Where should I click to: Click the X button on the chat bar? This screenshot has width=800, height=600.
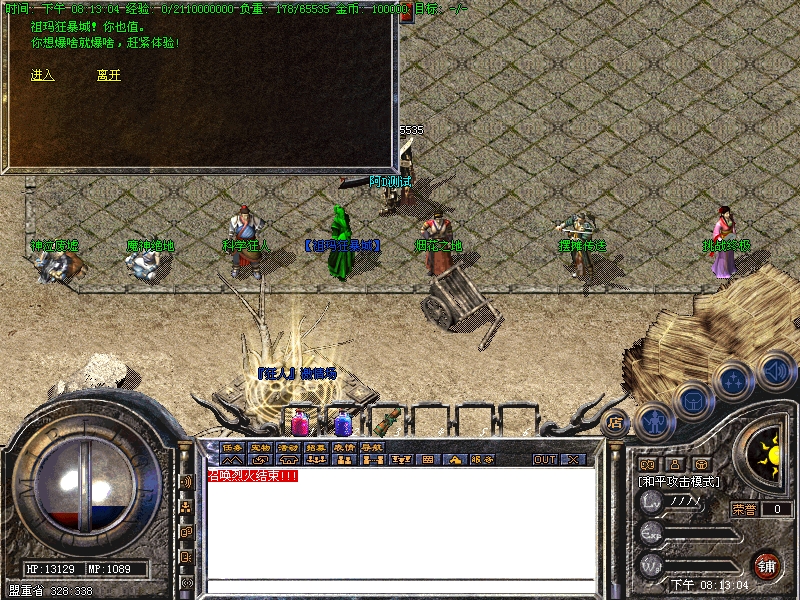coord(573,459)
